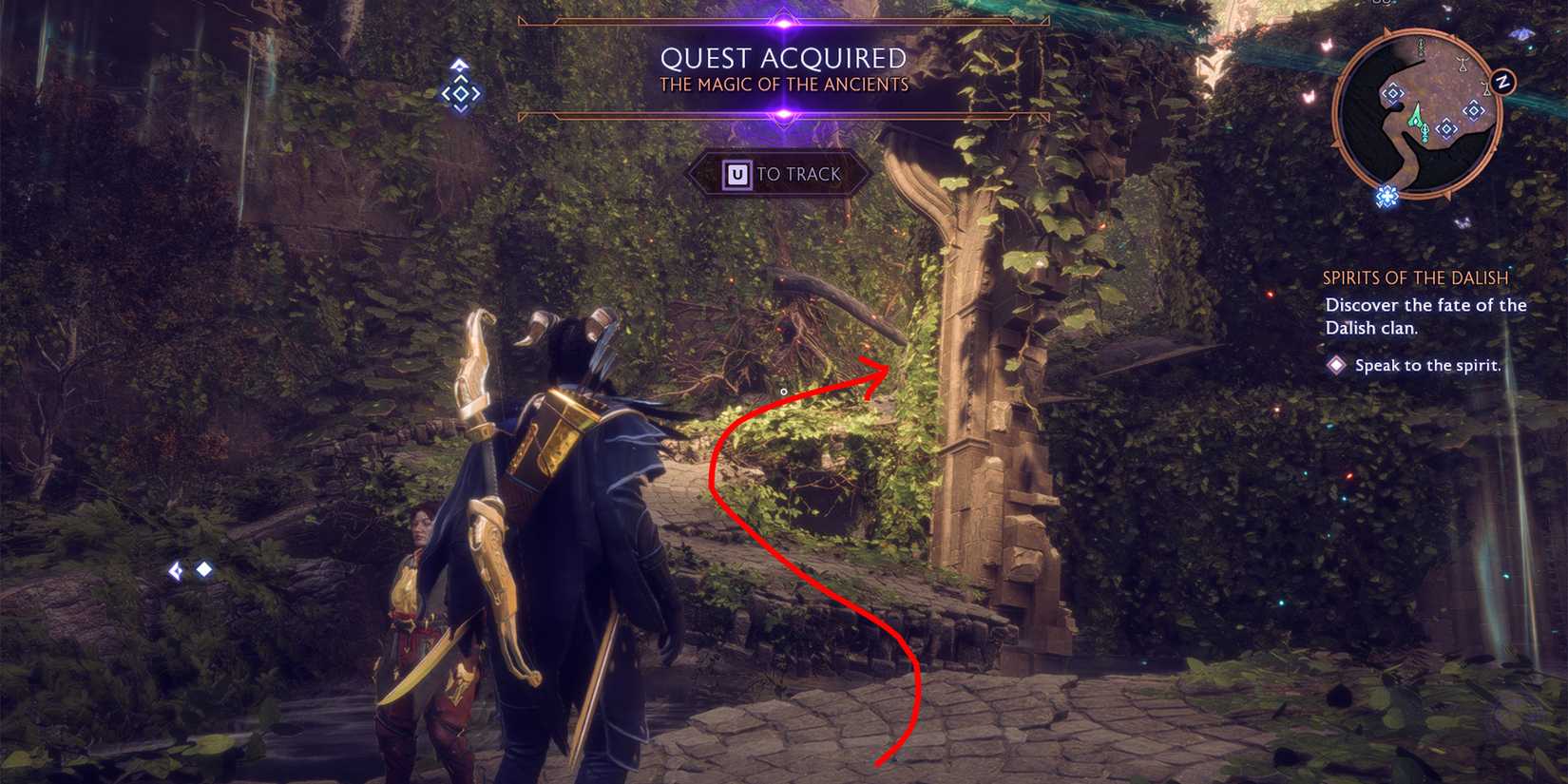Select the floating waypoint diamond on the upper left

pyautogui.click(x=461, y=95)
